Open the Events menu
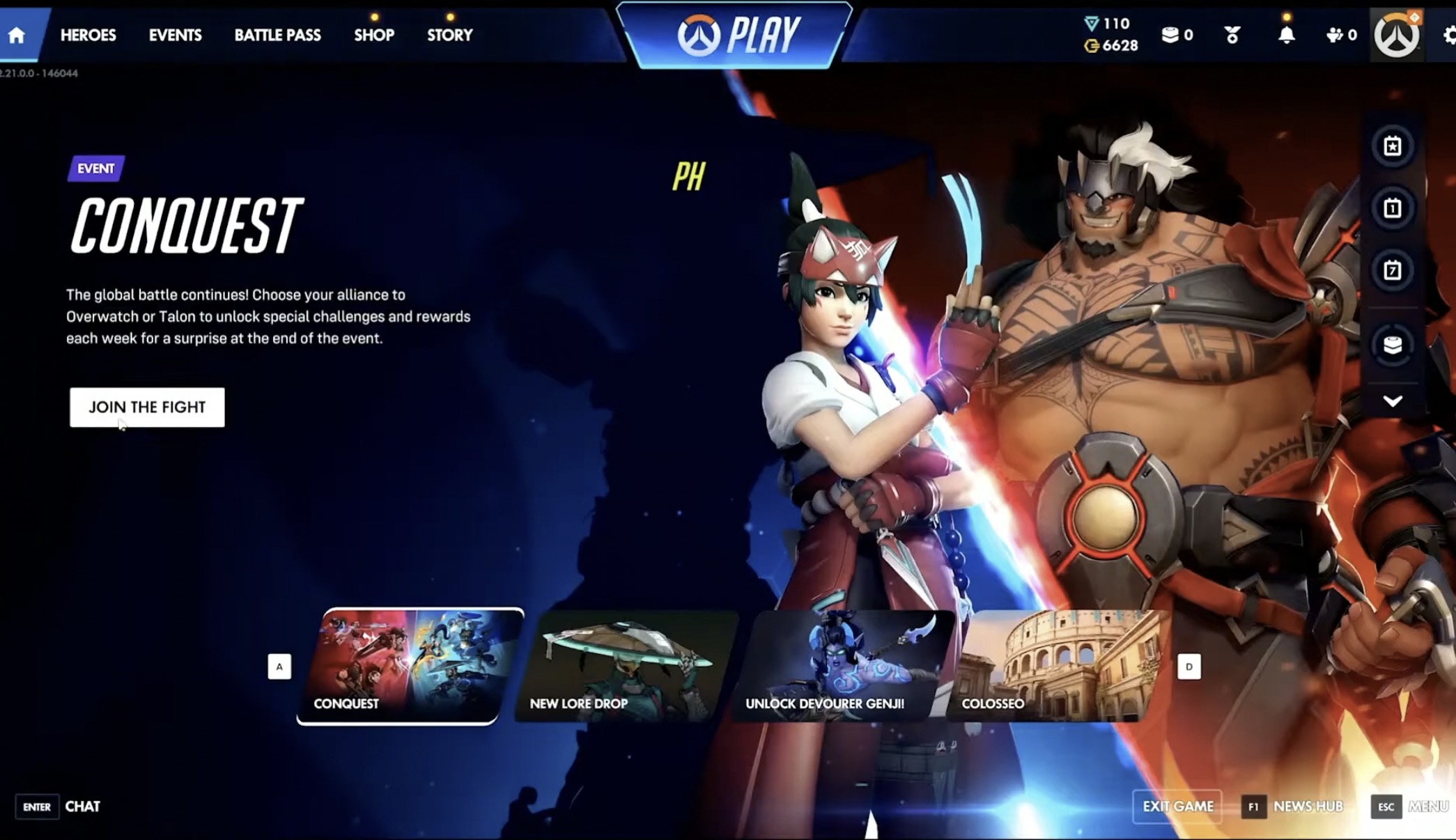Screen dimensions: 1456x840 click(175, 35)
